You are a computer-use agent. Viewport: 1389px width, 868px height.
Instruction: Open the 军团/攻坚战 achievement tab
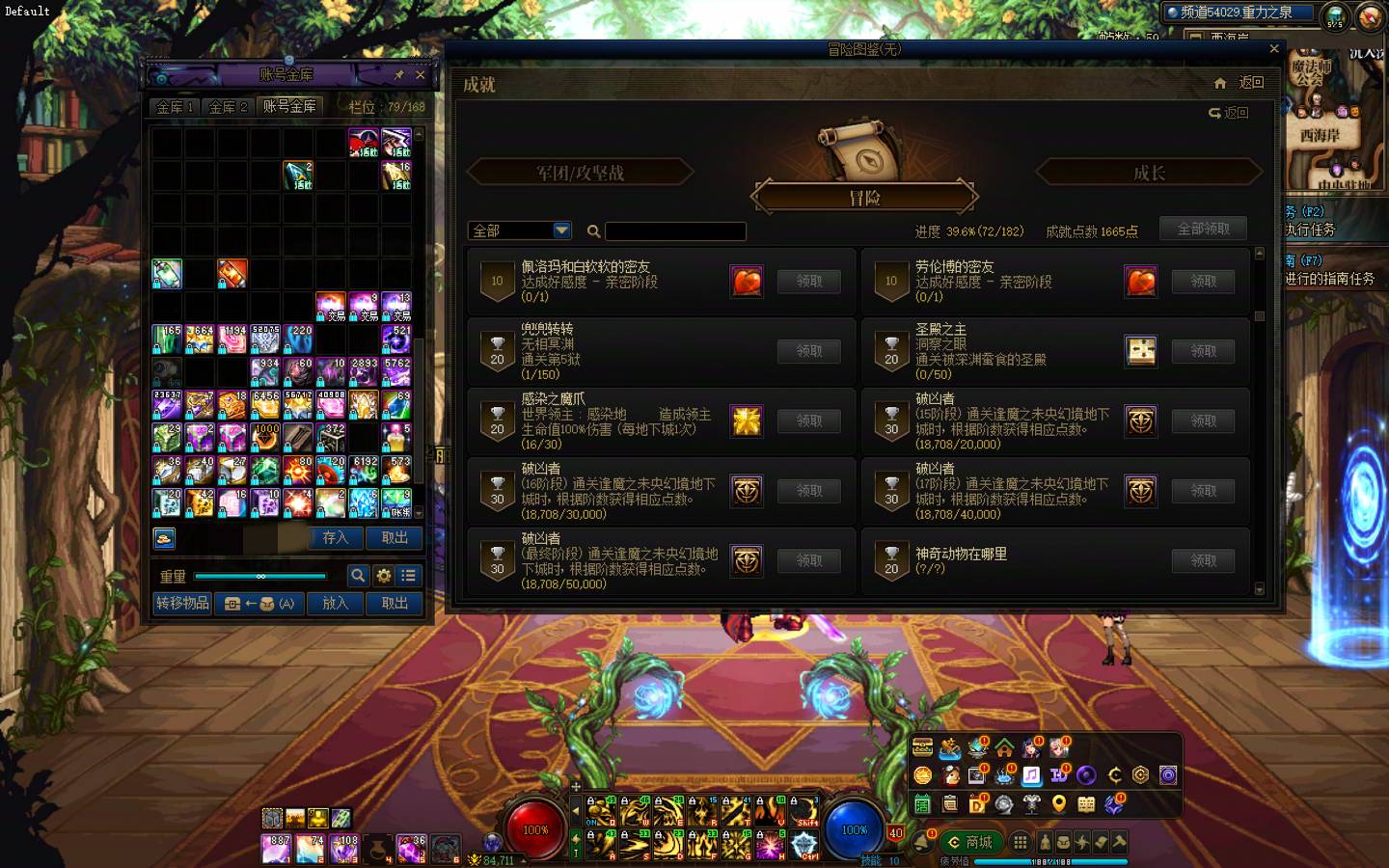(582, 172)
